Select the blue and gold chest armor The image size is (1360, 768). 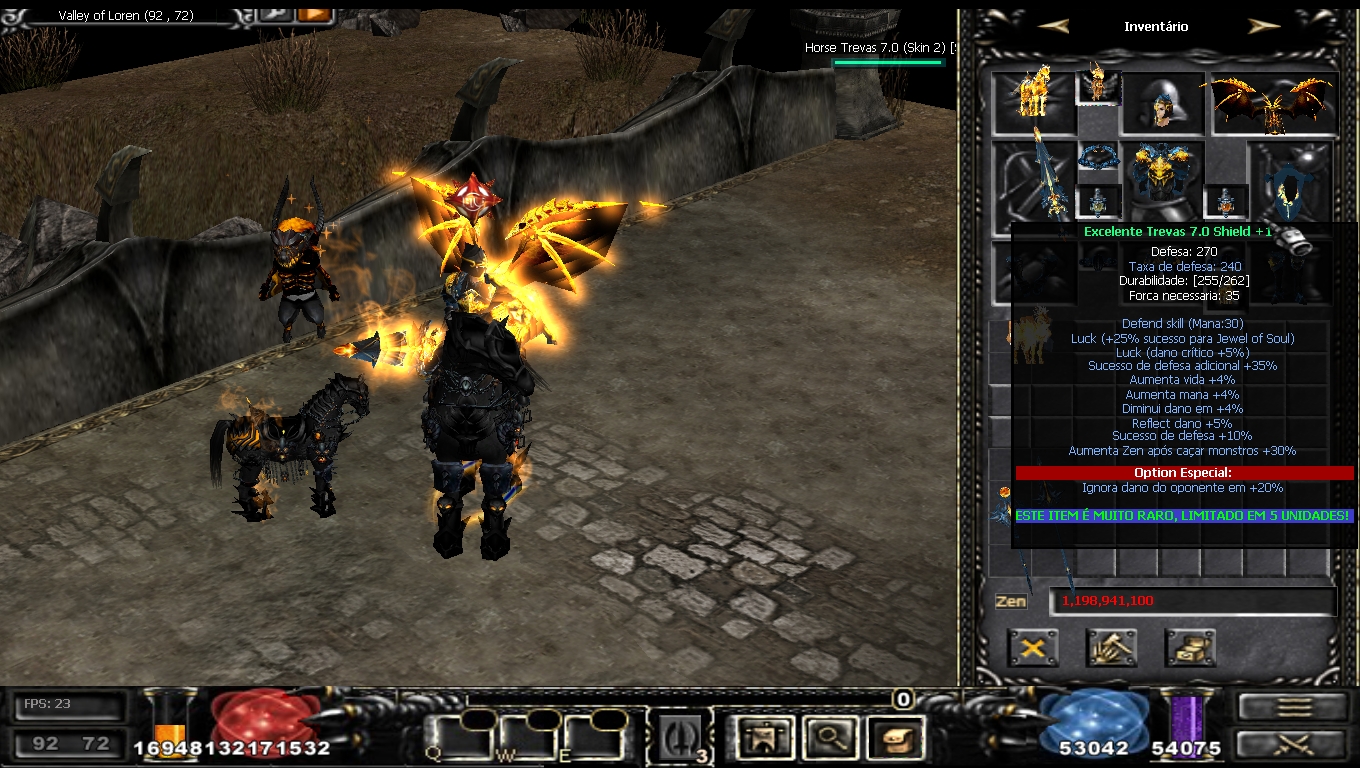pos(1163,180)
